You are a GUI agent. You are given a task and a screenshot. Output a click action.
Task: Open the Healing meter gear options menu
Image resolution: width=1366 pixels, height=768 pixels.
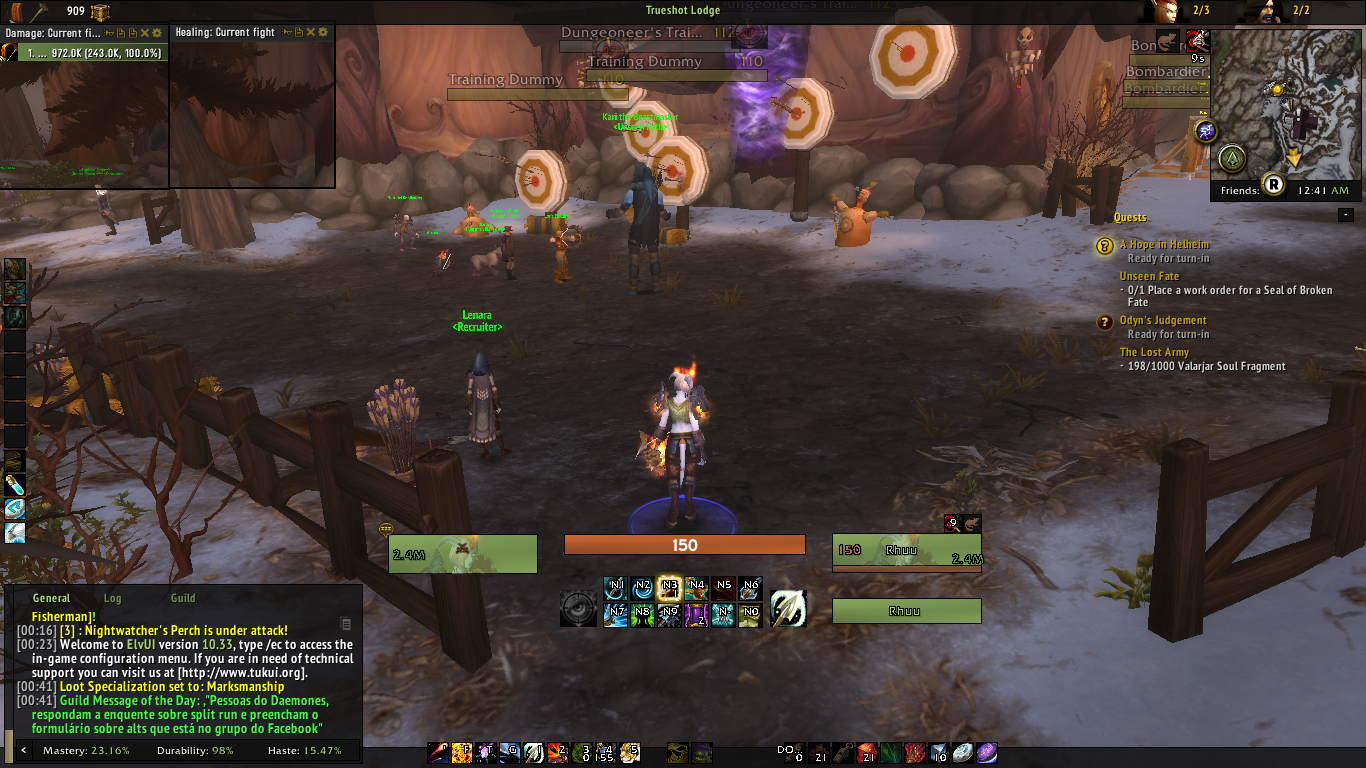tap(323, 32)
